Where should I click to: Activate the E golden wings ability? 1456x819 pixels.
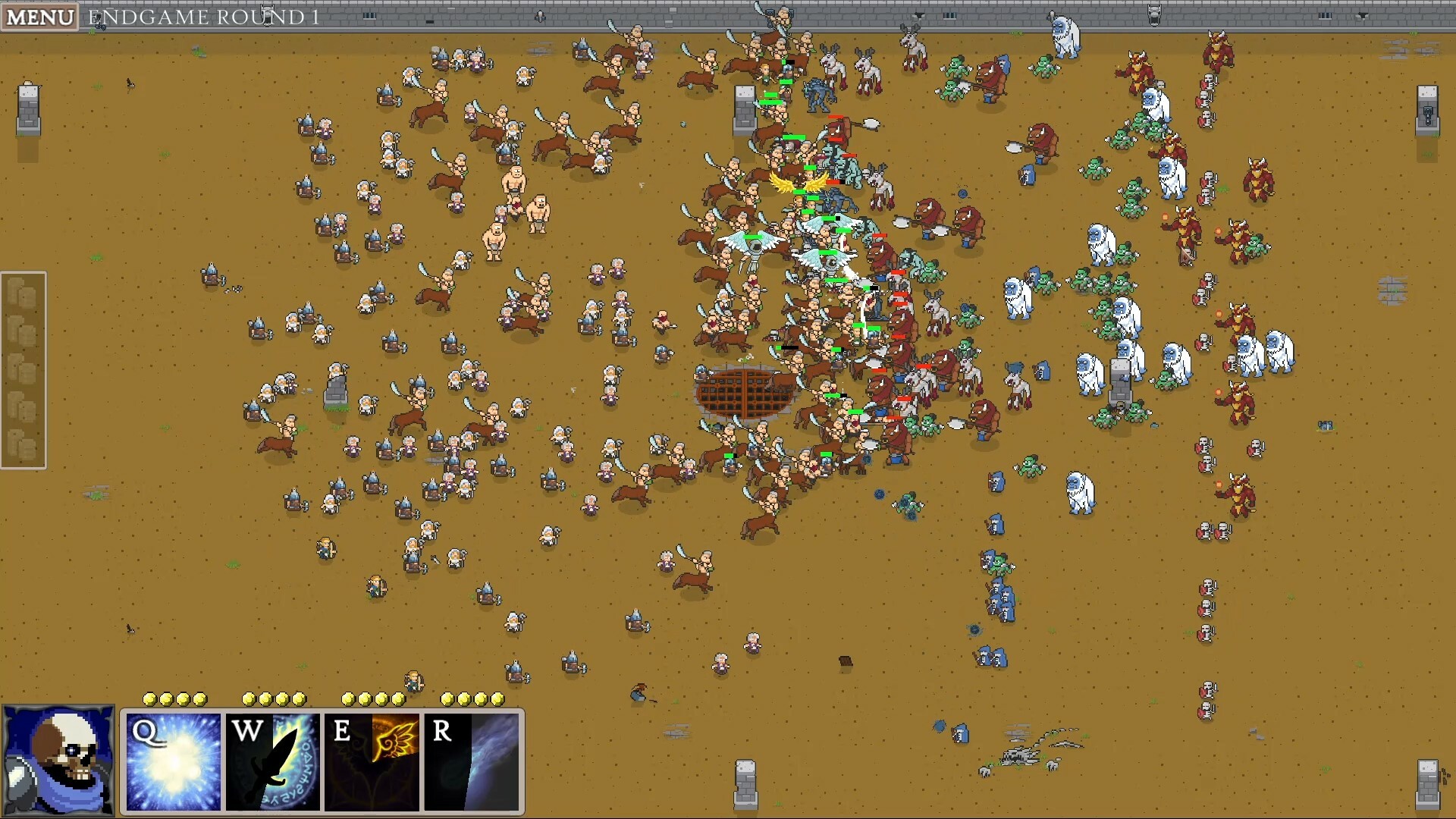point(373,762)
